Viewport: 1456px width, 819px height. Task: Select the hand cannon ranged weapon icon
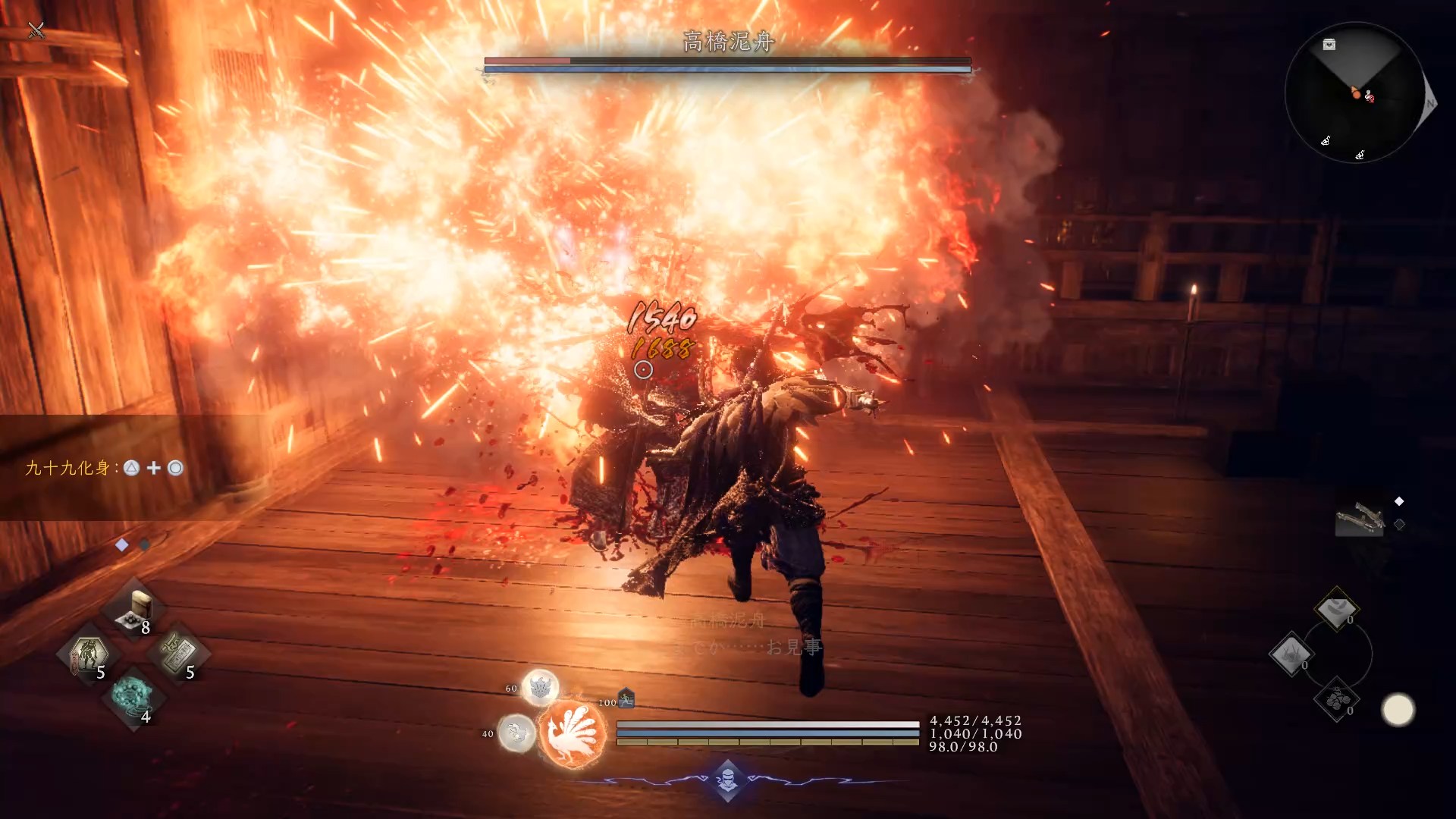1359,518
